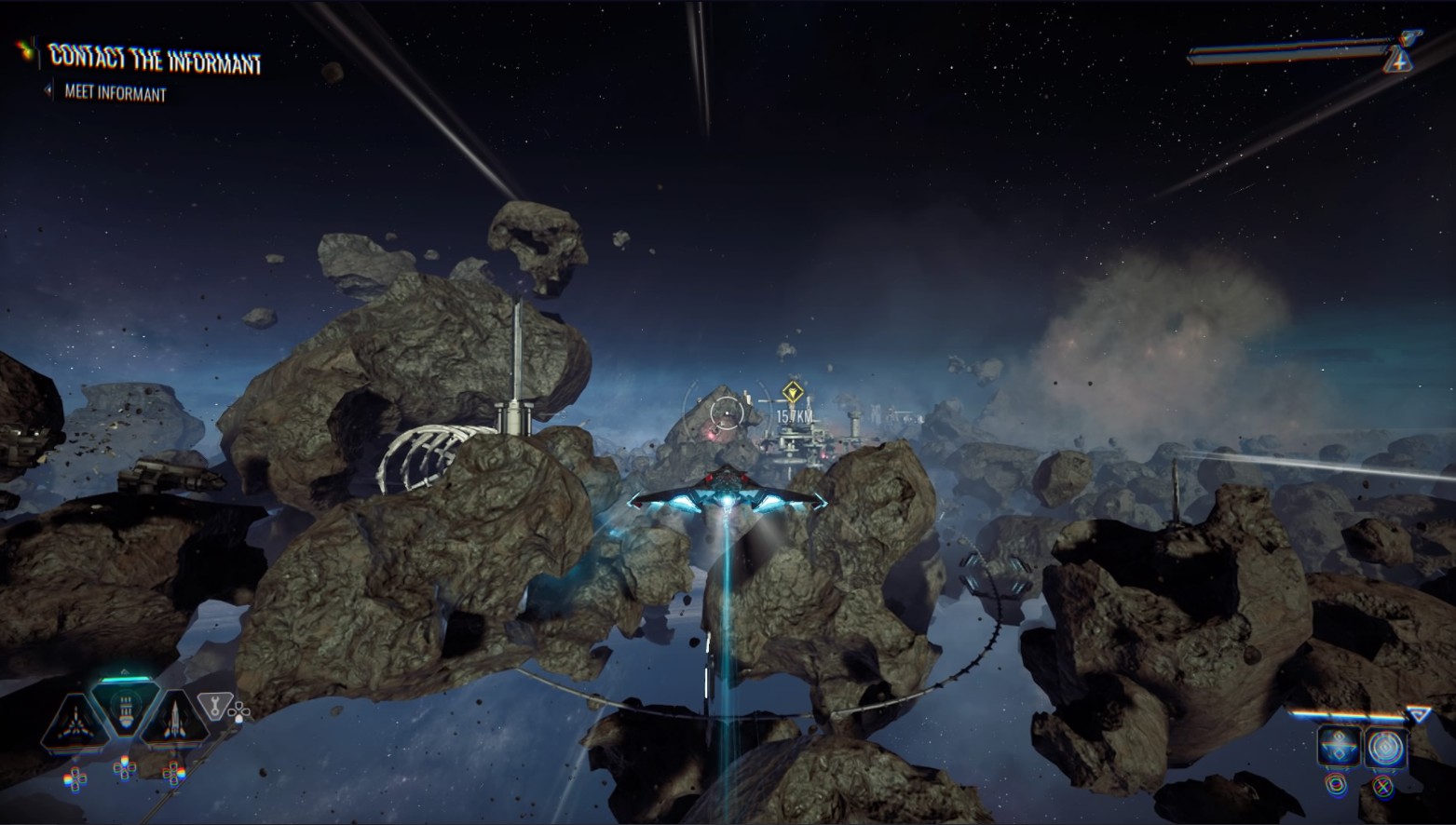
Task: Click the yellow objective waypoint marker
Action: [x=793, y=391]
